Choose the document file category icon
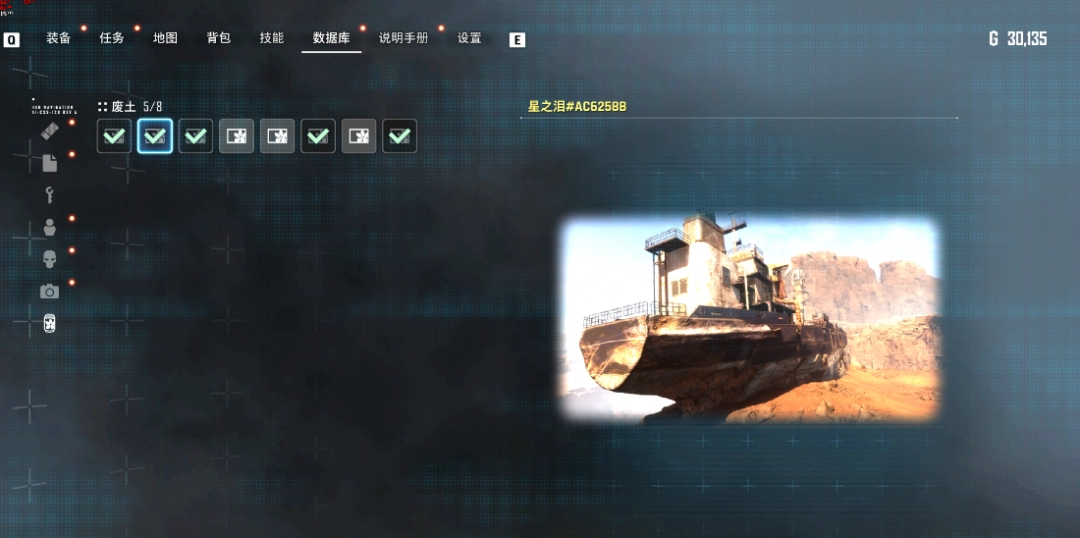1080x538 pixels. (49, 163)
